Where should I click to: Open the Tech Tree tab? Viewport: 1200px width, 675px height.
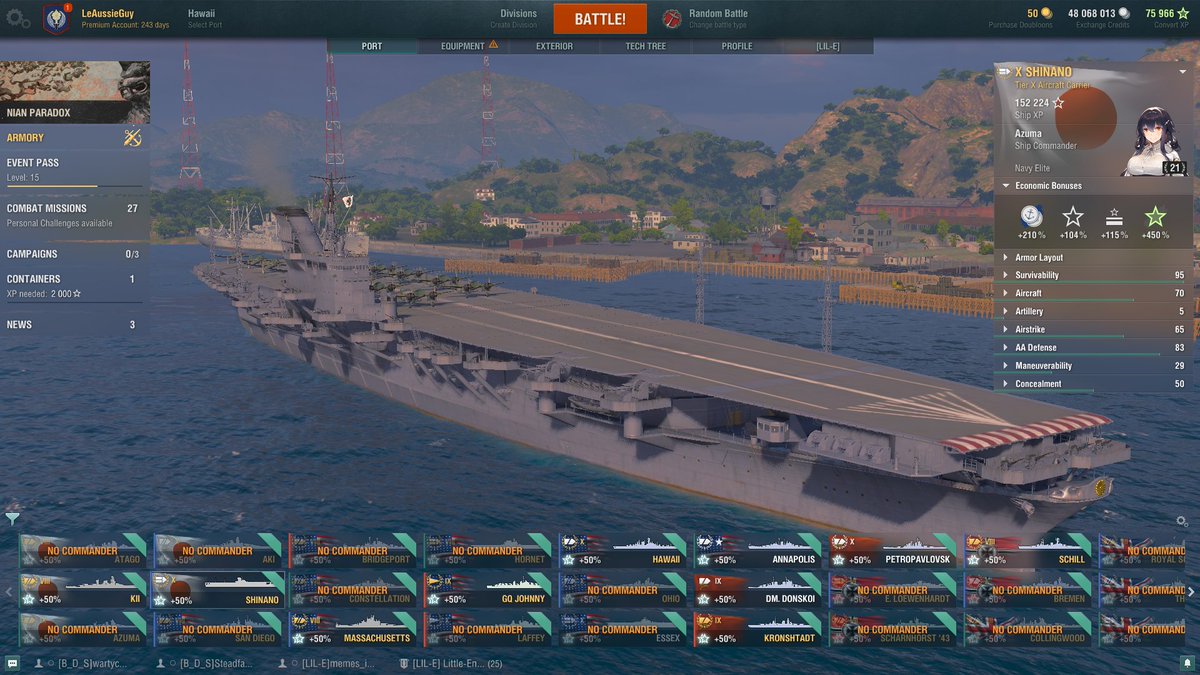(645, 46)
